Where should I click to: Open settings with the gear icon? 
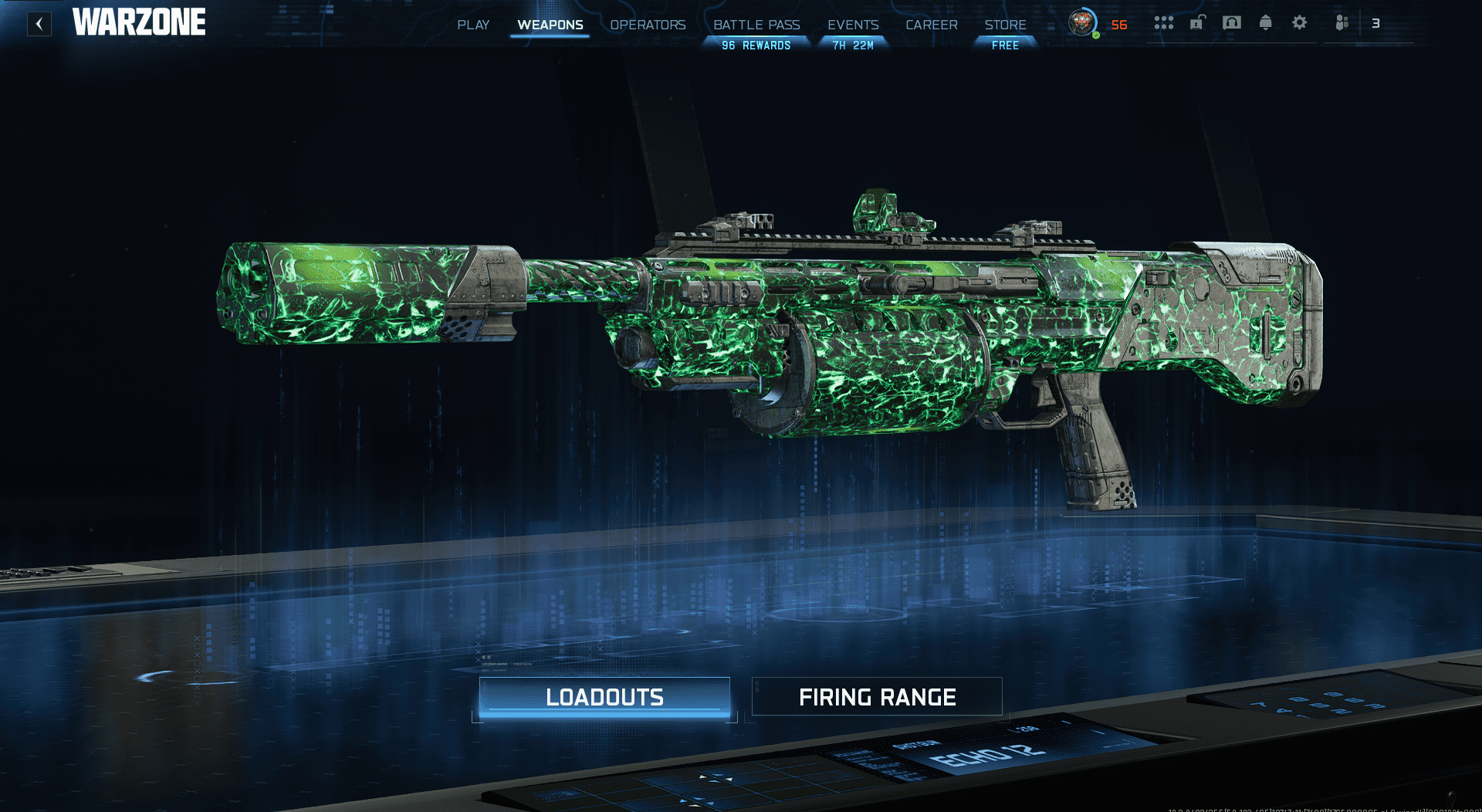(1300, 23)
